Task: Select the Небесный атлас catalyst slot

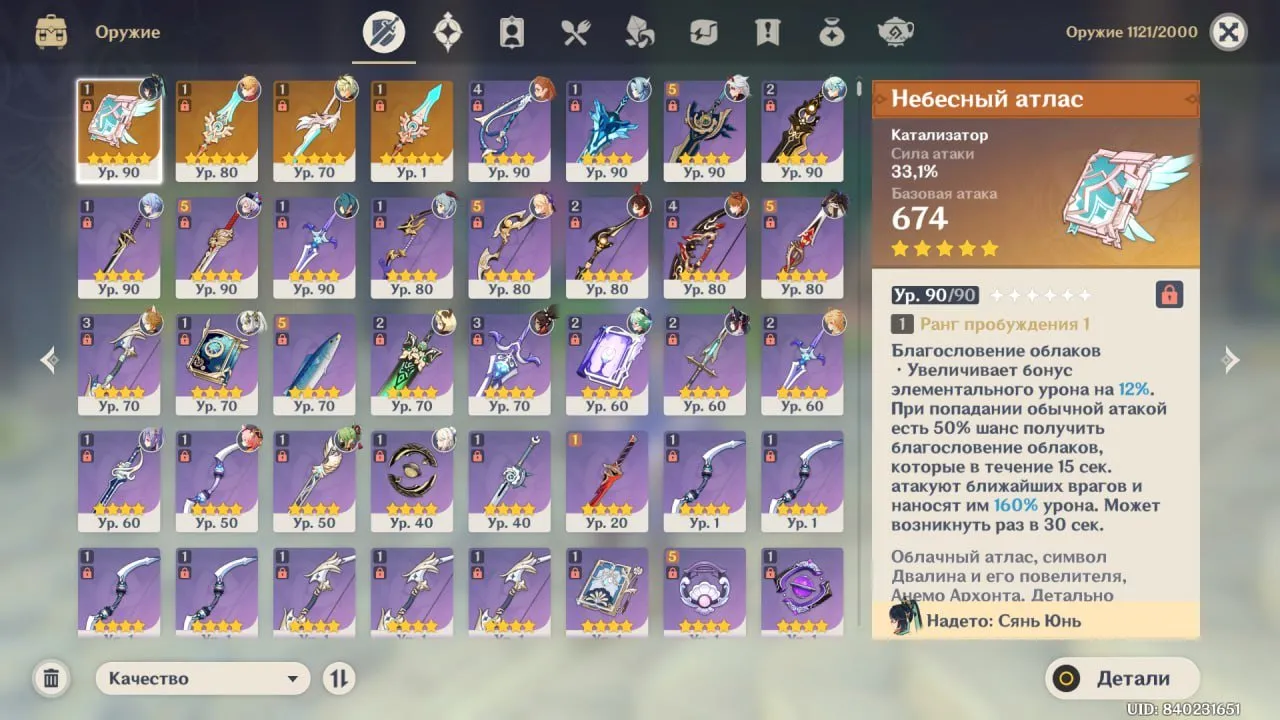Action: [x=119, y=130]
